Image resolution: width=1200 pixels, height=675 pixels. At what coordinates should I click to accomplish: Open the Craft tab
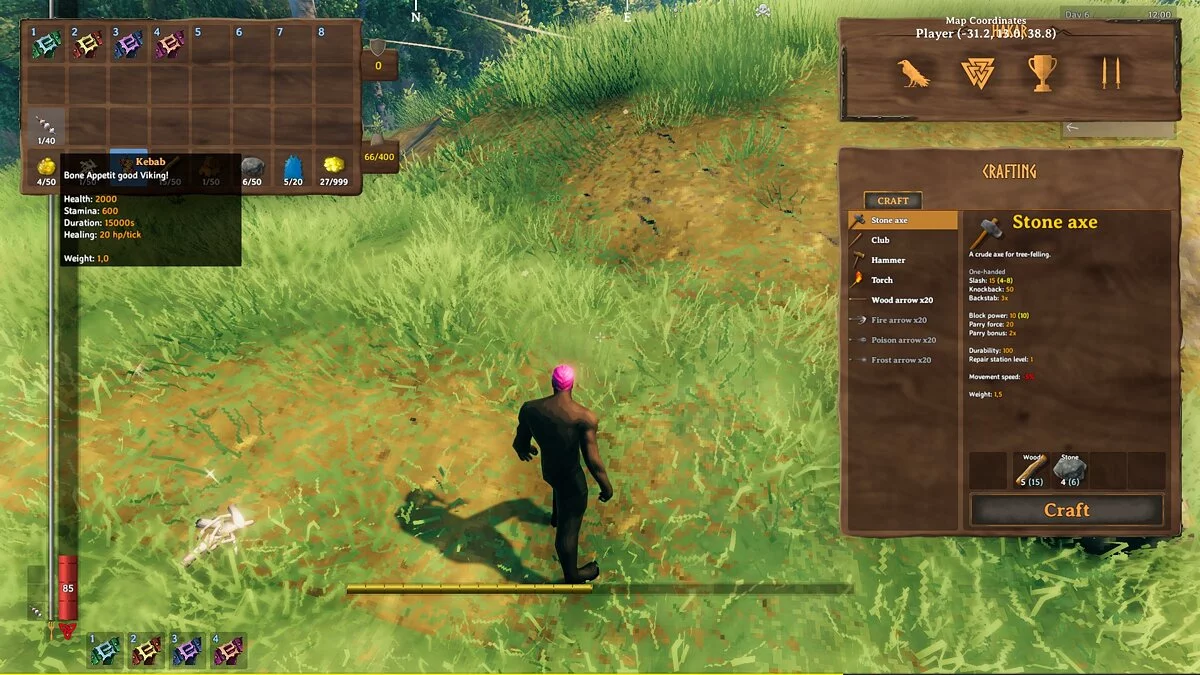[x=893, y=201]
